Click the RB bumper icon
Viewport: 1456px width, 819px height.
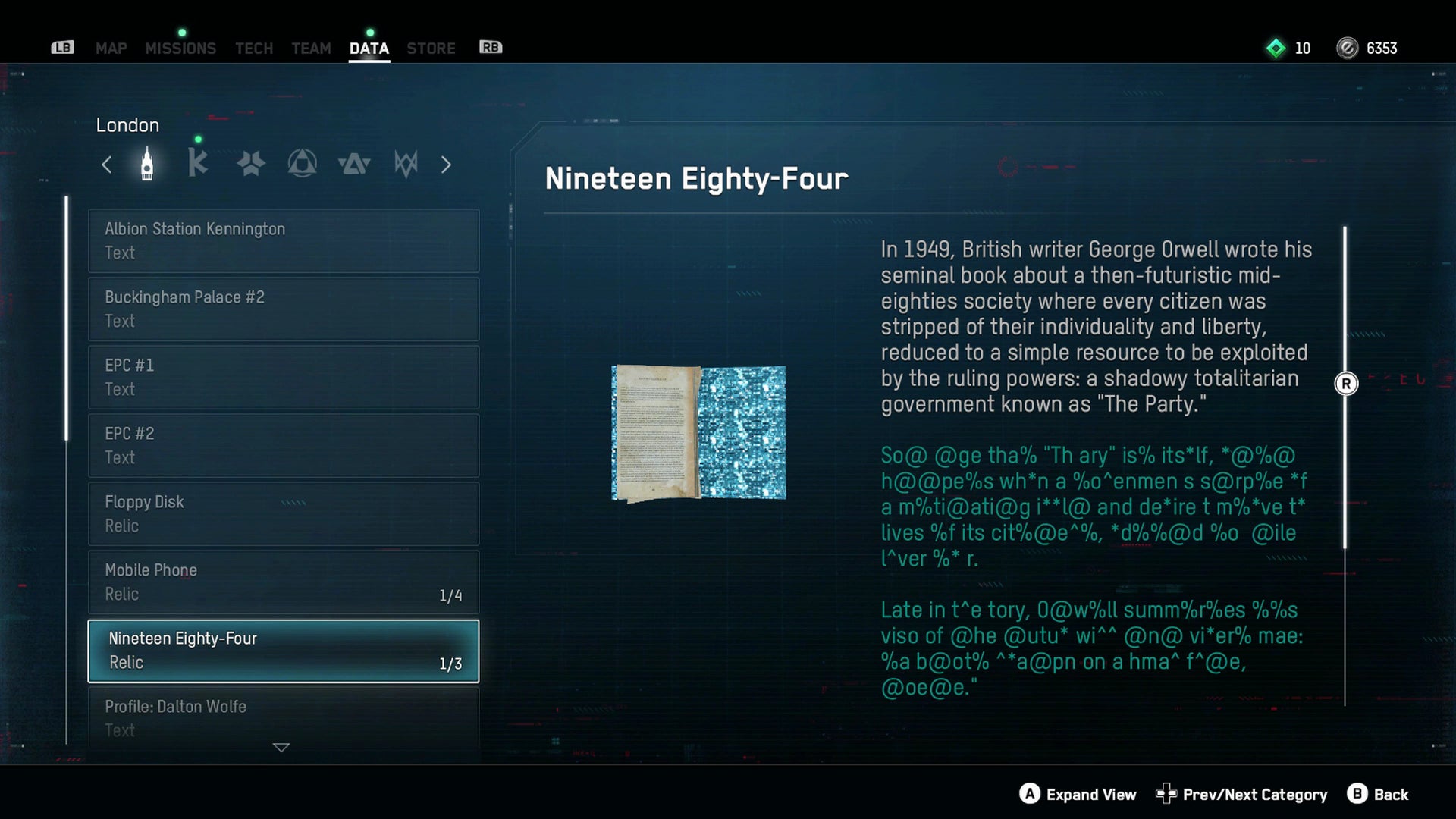(490, 47)
